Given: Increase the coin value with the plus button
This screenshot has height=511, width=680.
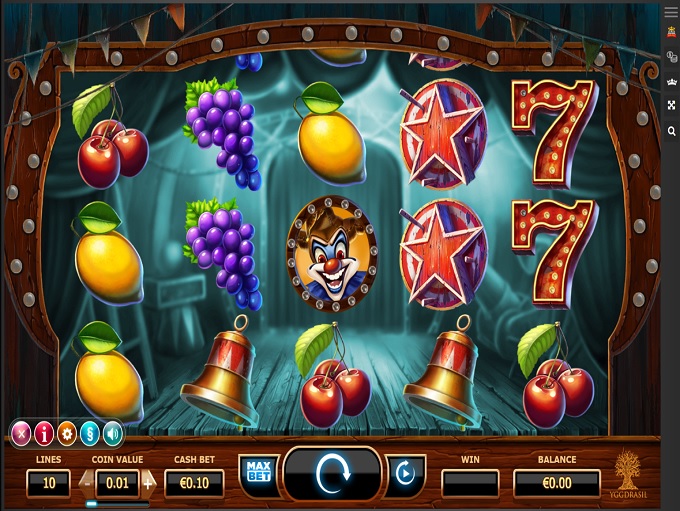Looking at the screenshot, I should click(149, 483).
